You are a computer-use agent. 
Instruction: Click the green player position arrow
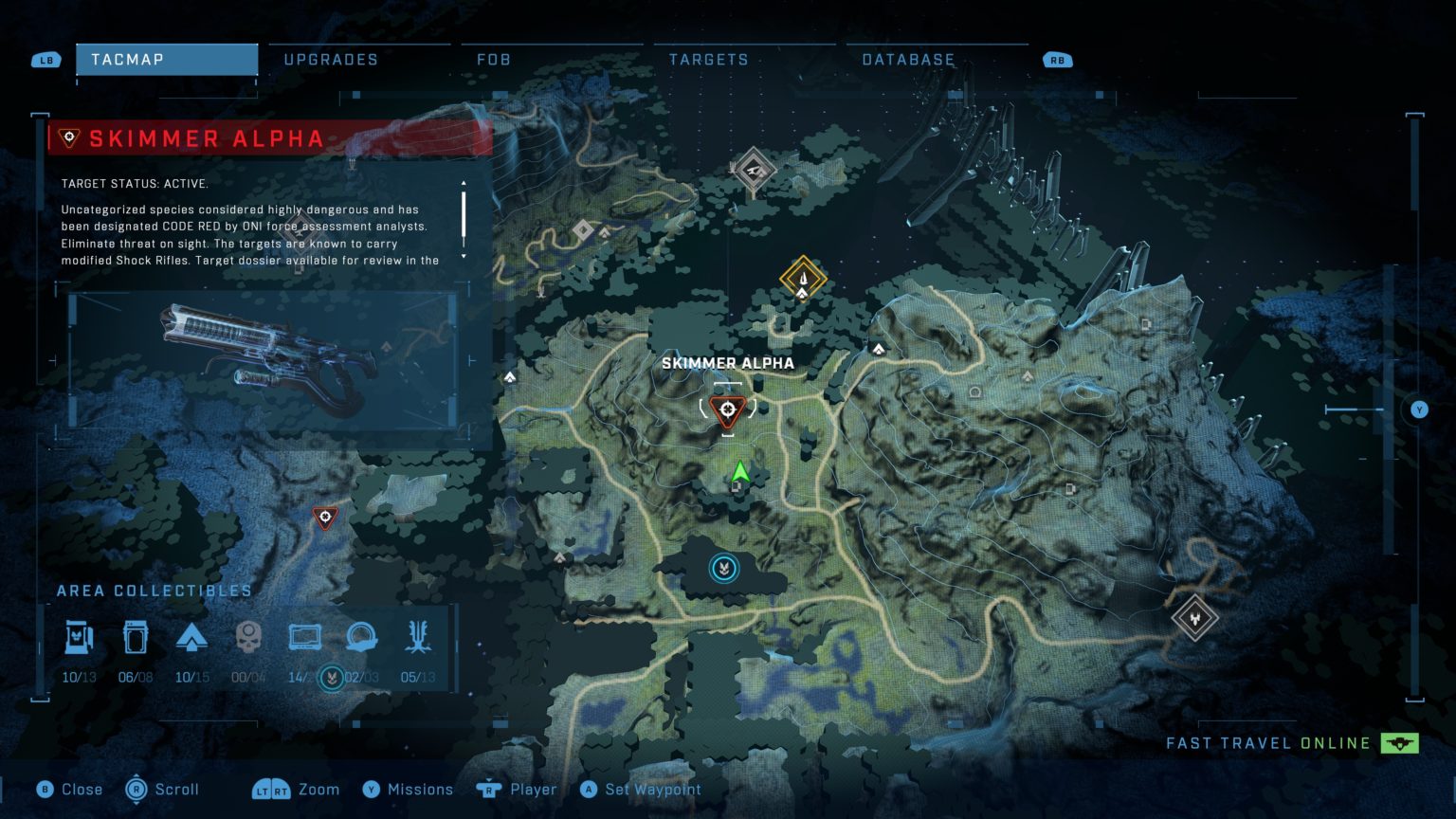point(741,471)
